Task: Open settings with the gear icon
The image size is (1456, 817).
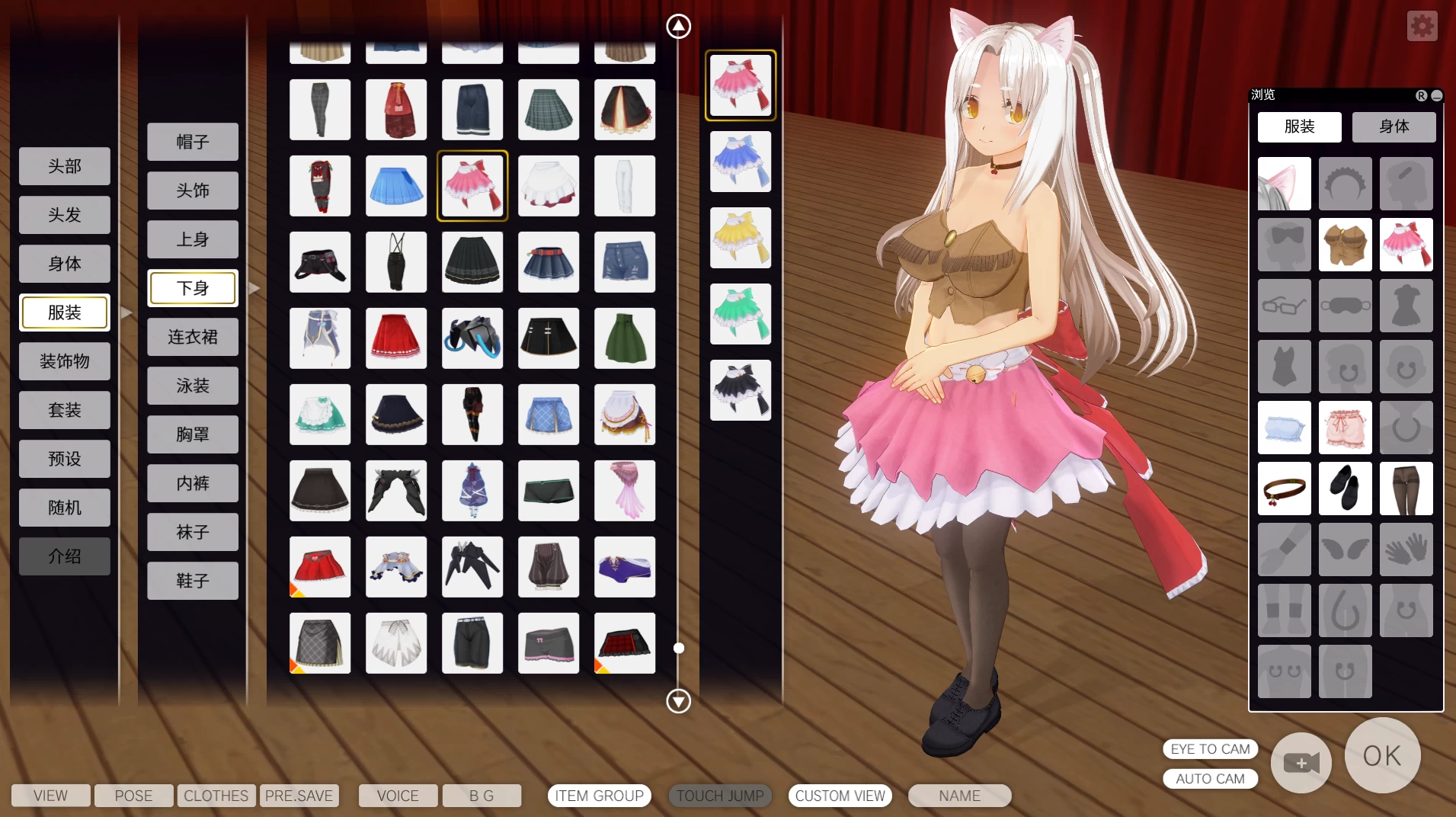Action: tap(1422, 25)
